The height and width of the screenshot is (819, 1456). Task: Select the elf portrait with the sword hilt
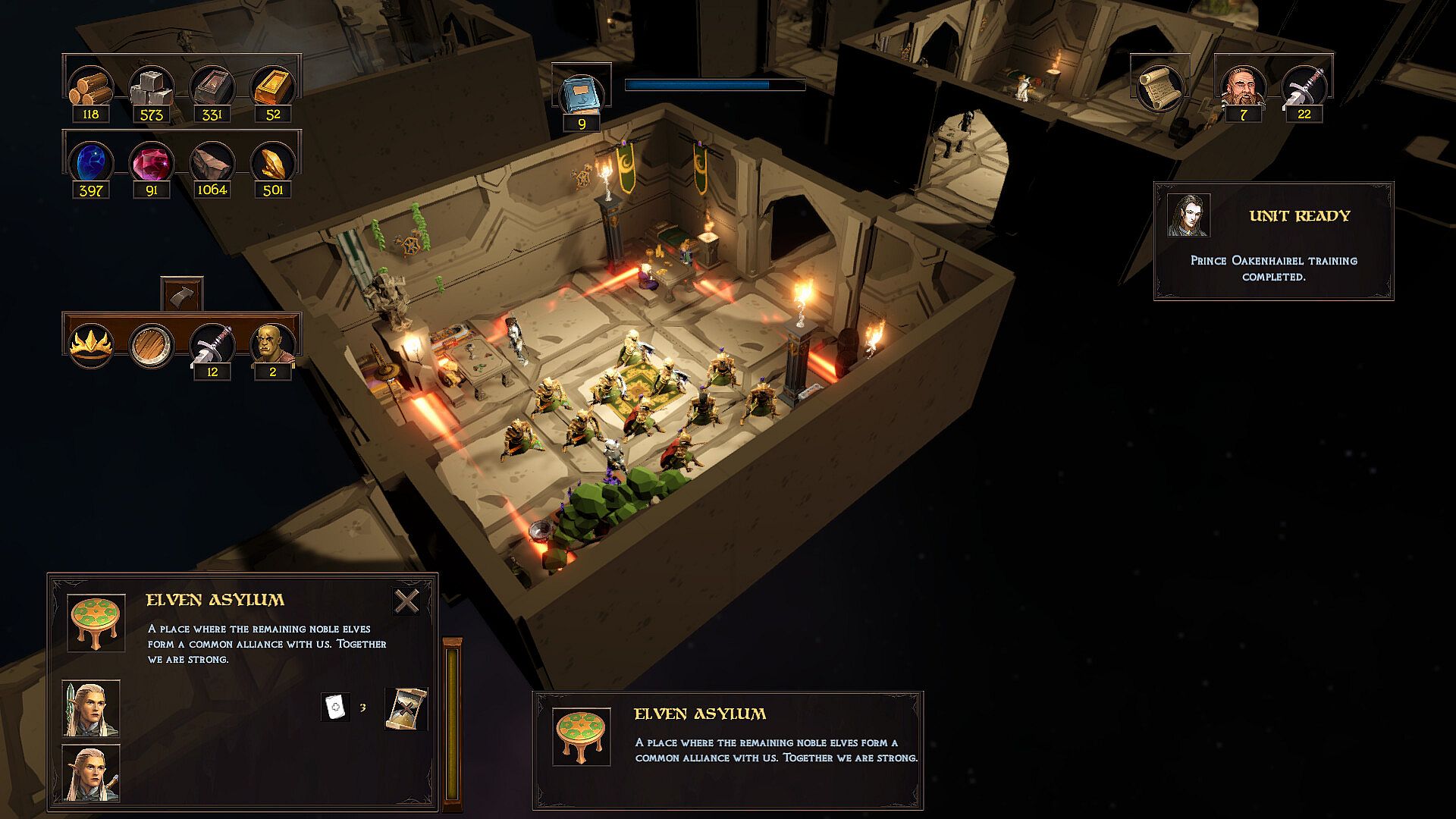[x=91, y=773]
